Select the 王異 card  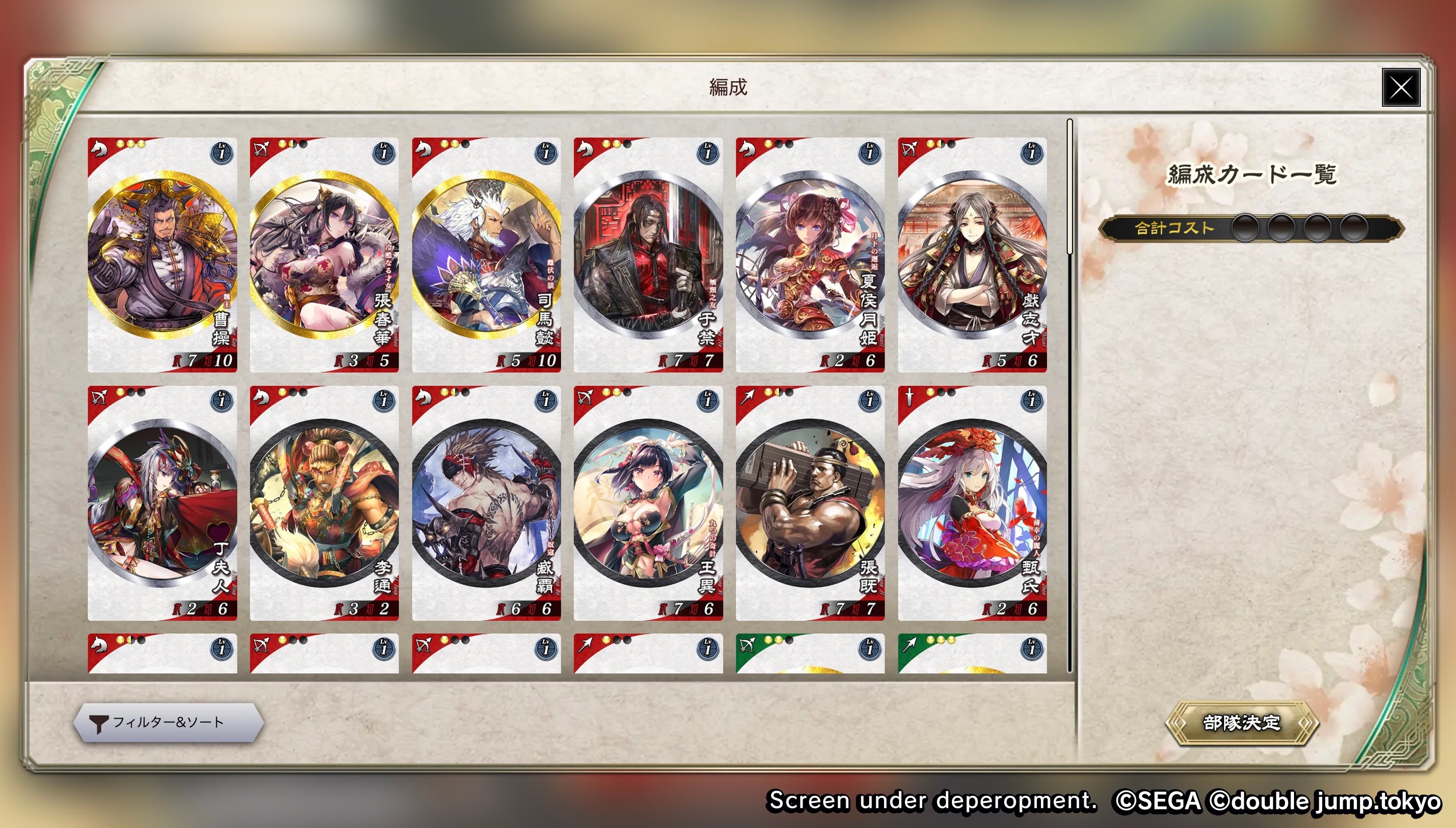click(649, 503)
